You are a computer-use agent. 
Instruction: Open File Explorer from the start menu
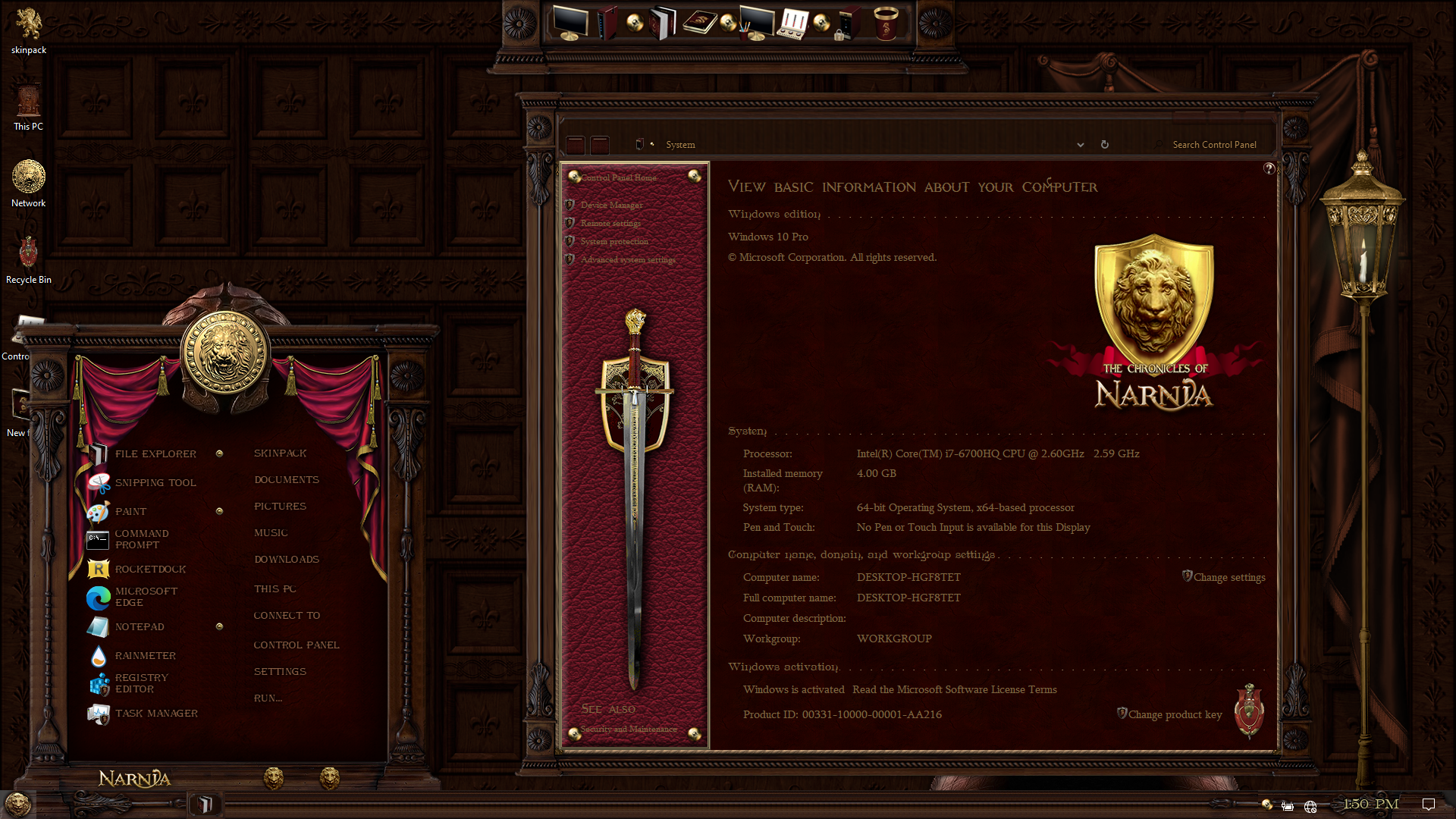155,453
